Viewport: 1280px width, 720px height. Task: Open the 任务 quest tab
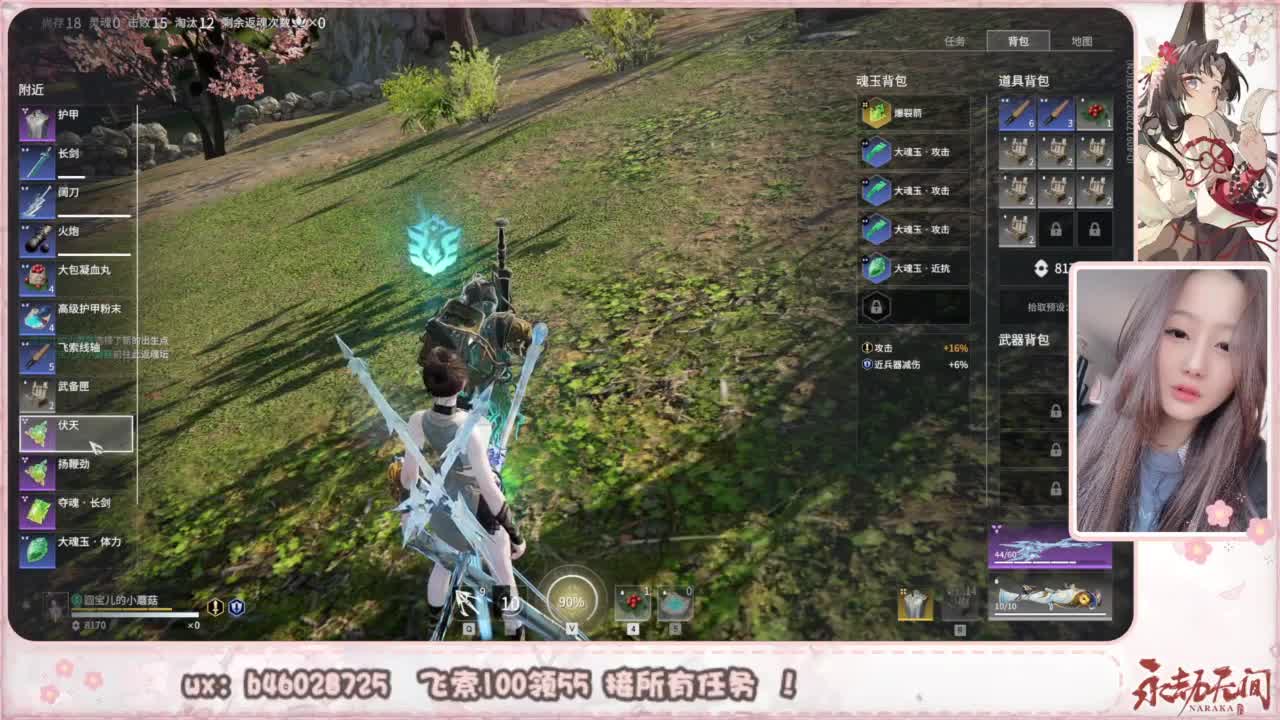(x=956, y=42)
